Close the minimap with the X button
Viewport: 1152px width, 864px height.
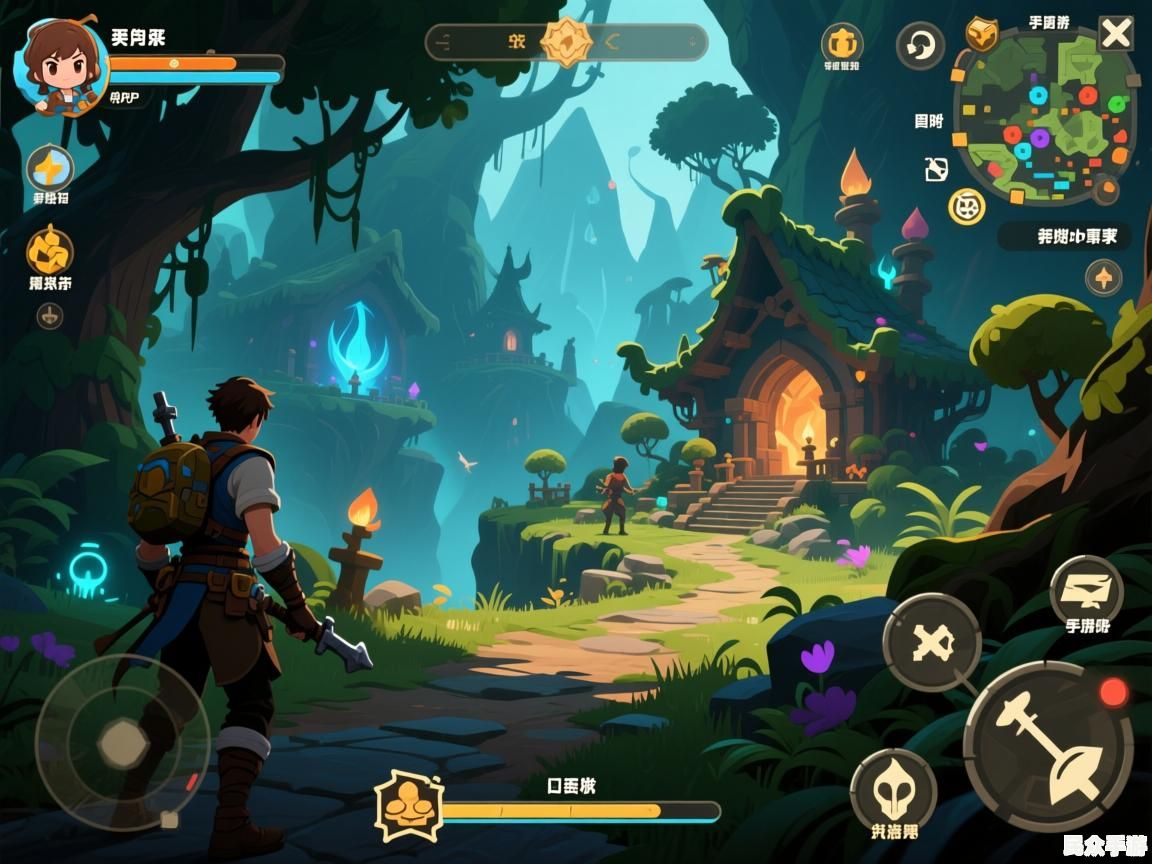pyautogui.click(x=1115, y=34)
